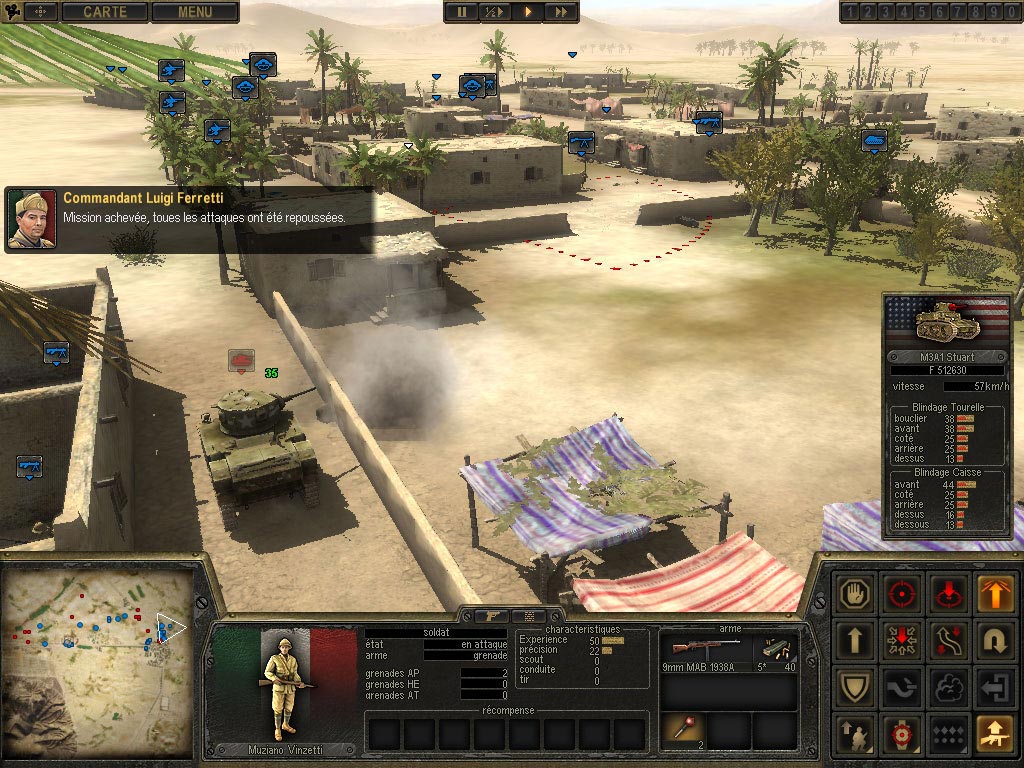Select the grenade item slot
1024x768 pixels.
click(x=683, y=730)
